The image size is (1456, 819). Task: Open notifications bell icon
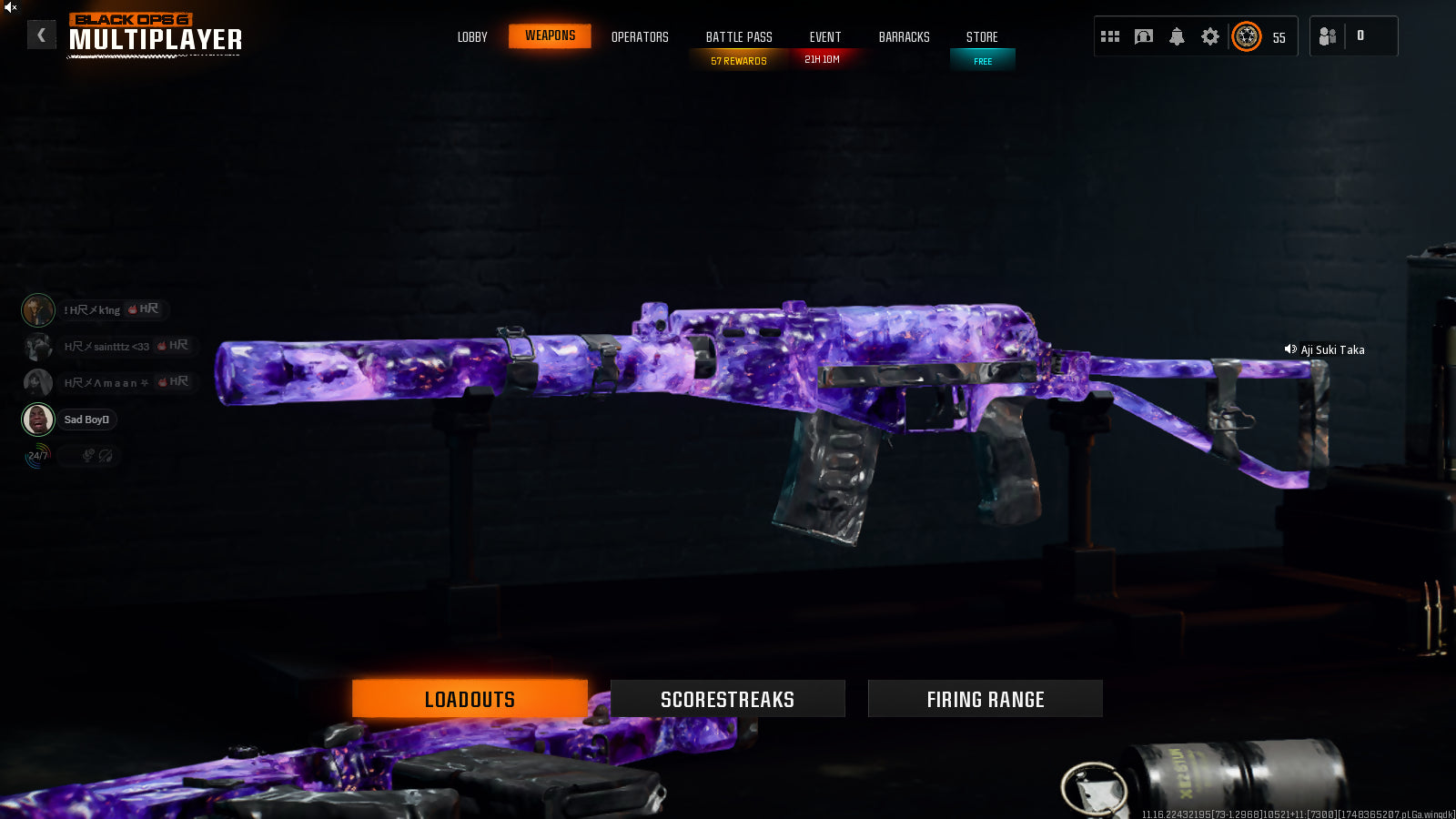coord(1177,36)
